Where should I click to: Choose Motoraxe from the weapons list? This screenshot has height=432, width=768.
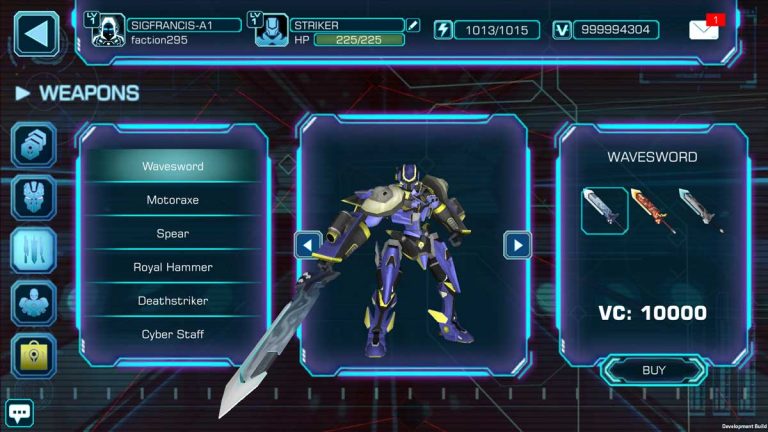pyautogui.click(x=172, y=200)
